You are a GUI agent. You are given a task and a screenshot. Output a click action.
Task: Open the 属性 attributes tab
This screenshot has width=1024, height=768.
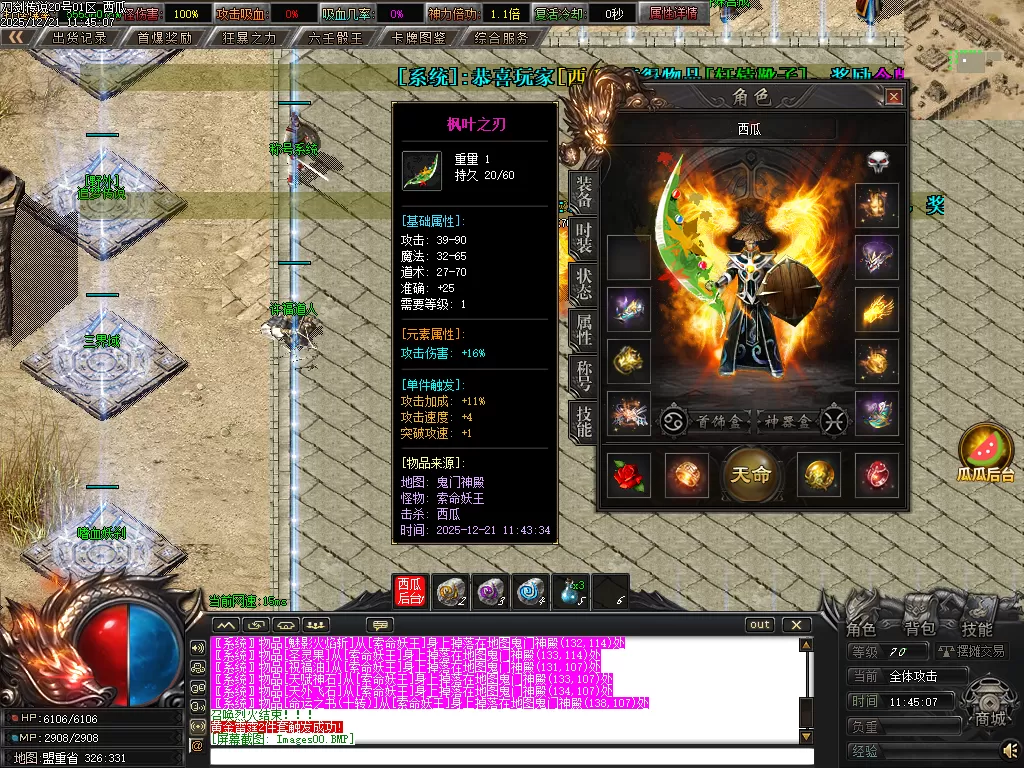[584, 329]
